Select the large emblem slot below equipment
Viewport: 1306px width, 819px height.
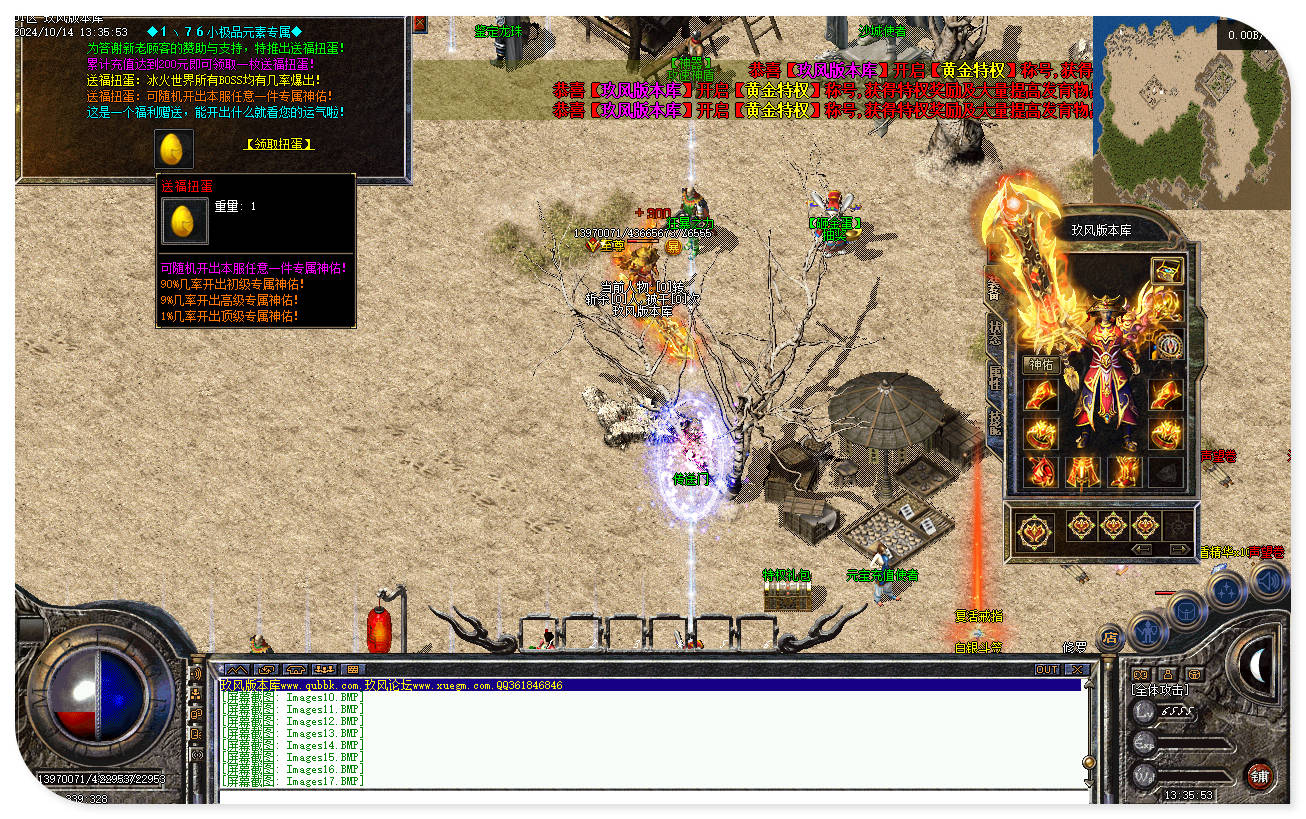tap(1035, 531)
